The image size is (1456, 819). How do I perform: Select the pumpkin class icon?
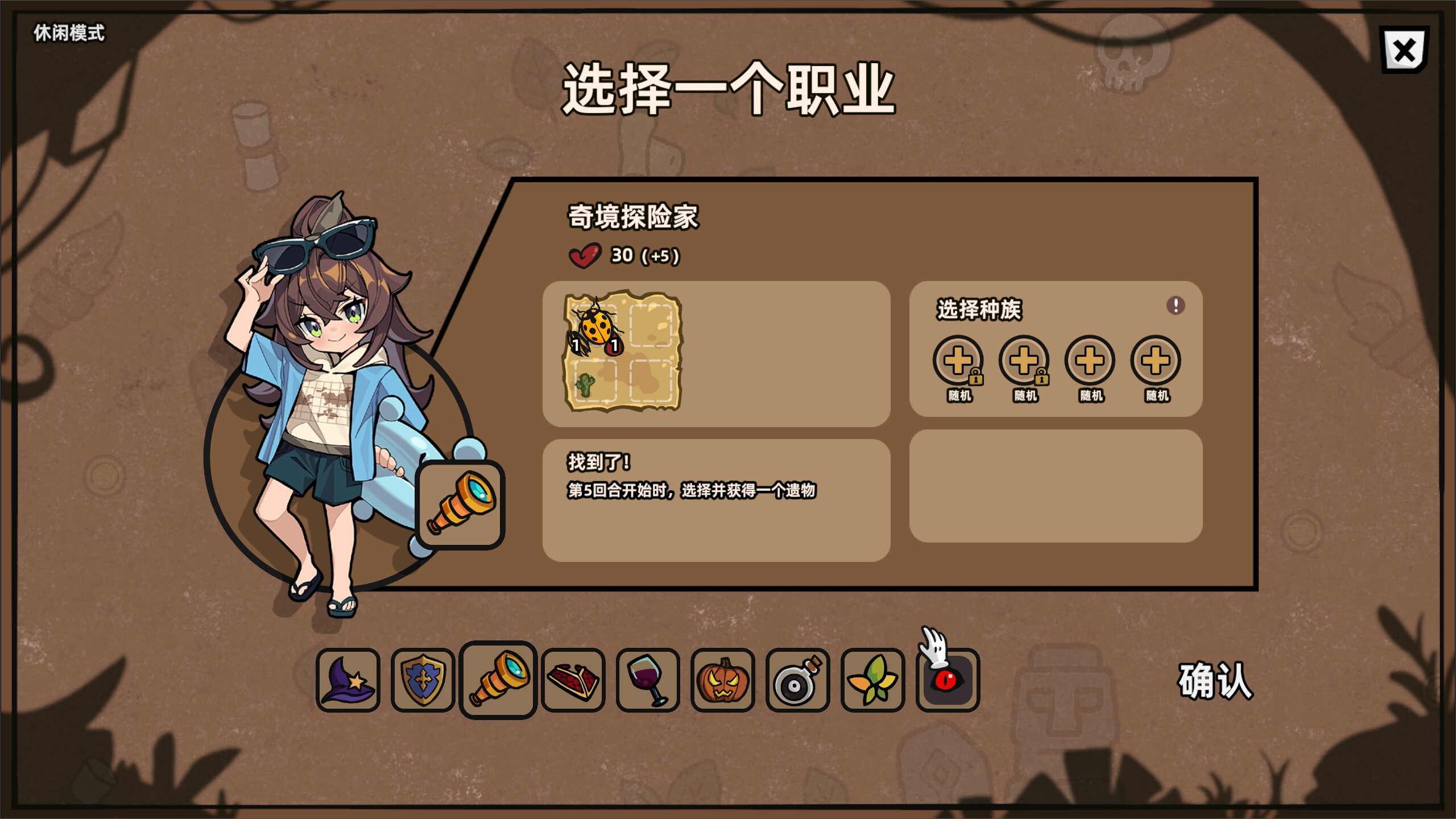[722, 680]
